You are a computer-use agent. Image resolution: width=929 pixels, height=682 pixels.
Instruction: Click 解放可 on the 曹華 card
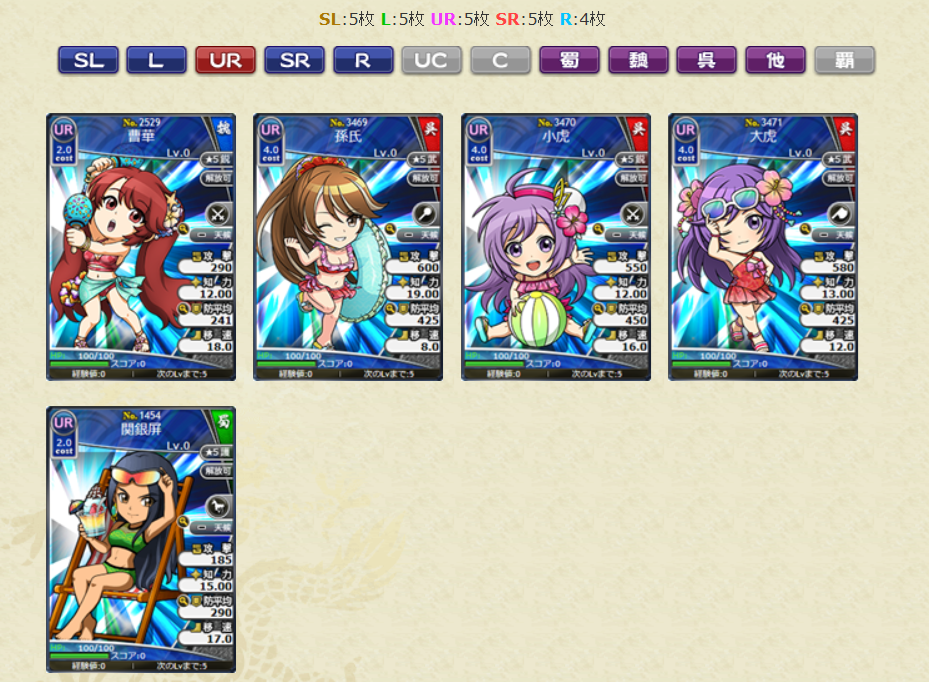click(217, 178)
